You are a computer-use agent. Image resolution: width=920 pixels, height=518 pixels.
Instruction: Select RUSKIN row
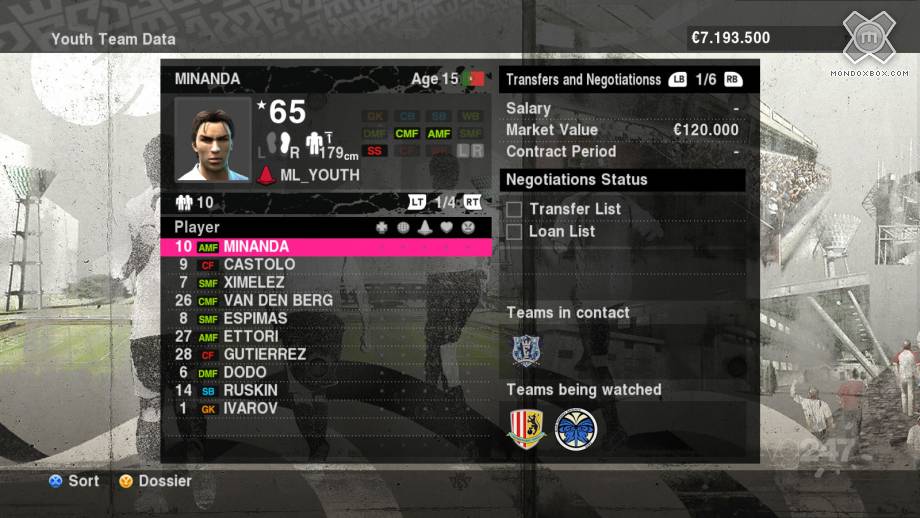[250, 390]
